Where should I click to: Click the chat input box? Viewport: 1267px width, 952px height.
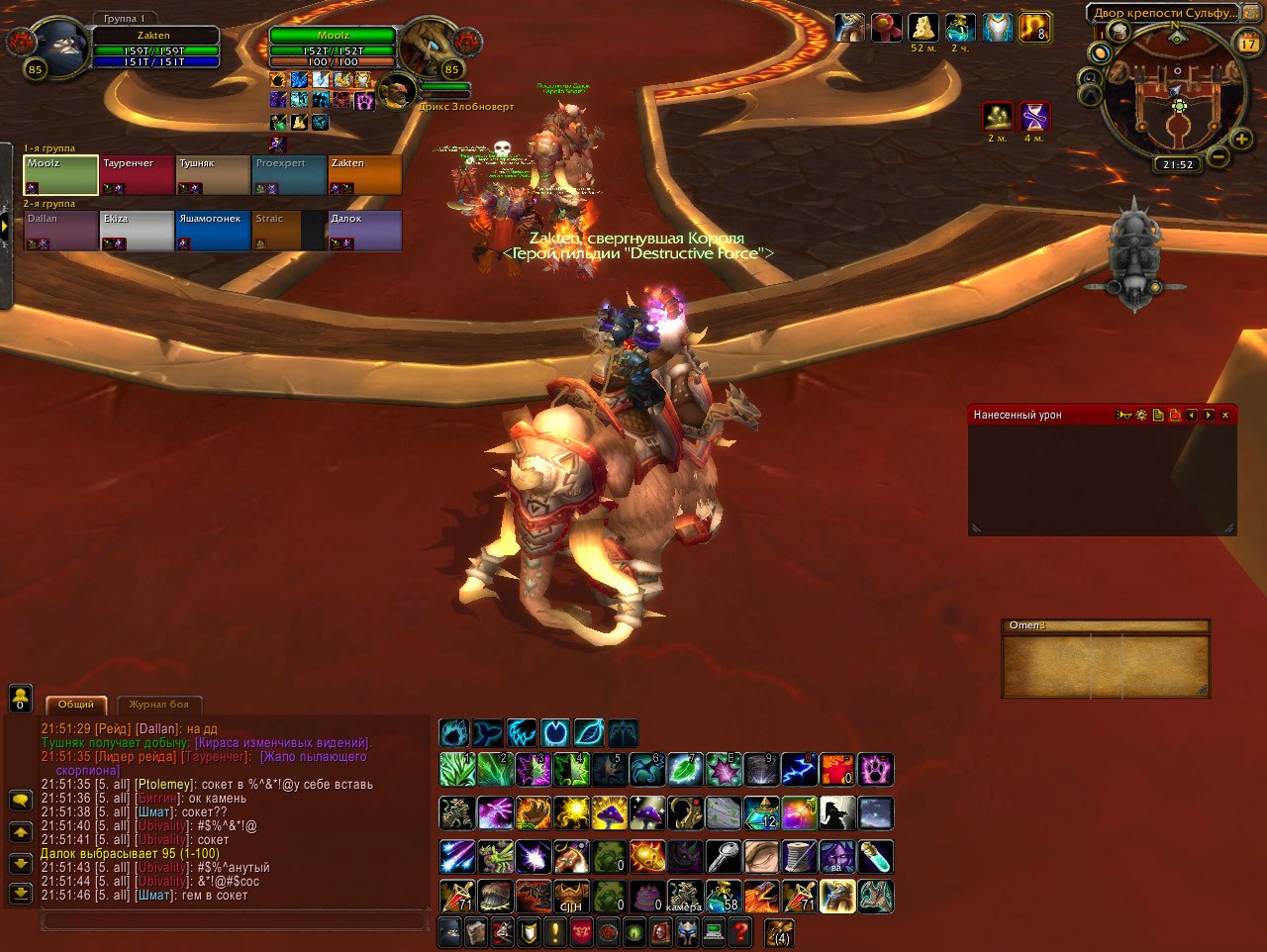(x=233, y=921)
